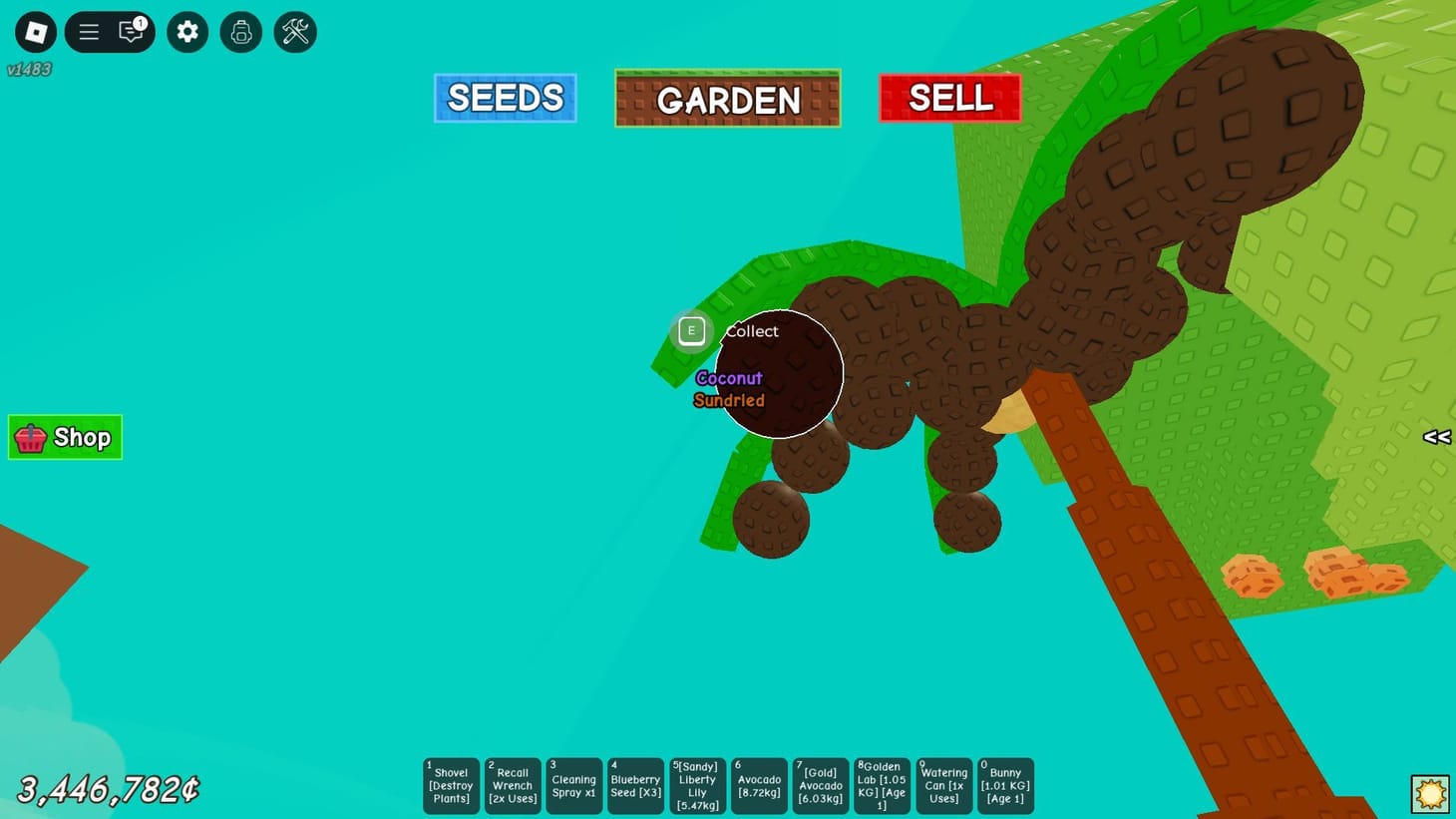Select the Golden Lab pet slot
Image resolution: width=1456 pixels, height=819 pixels.
(x=882, y=785)
